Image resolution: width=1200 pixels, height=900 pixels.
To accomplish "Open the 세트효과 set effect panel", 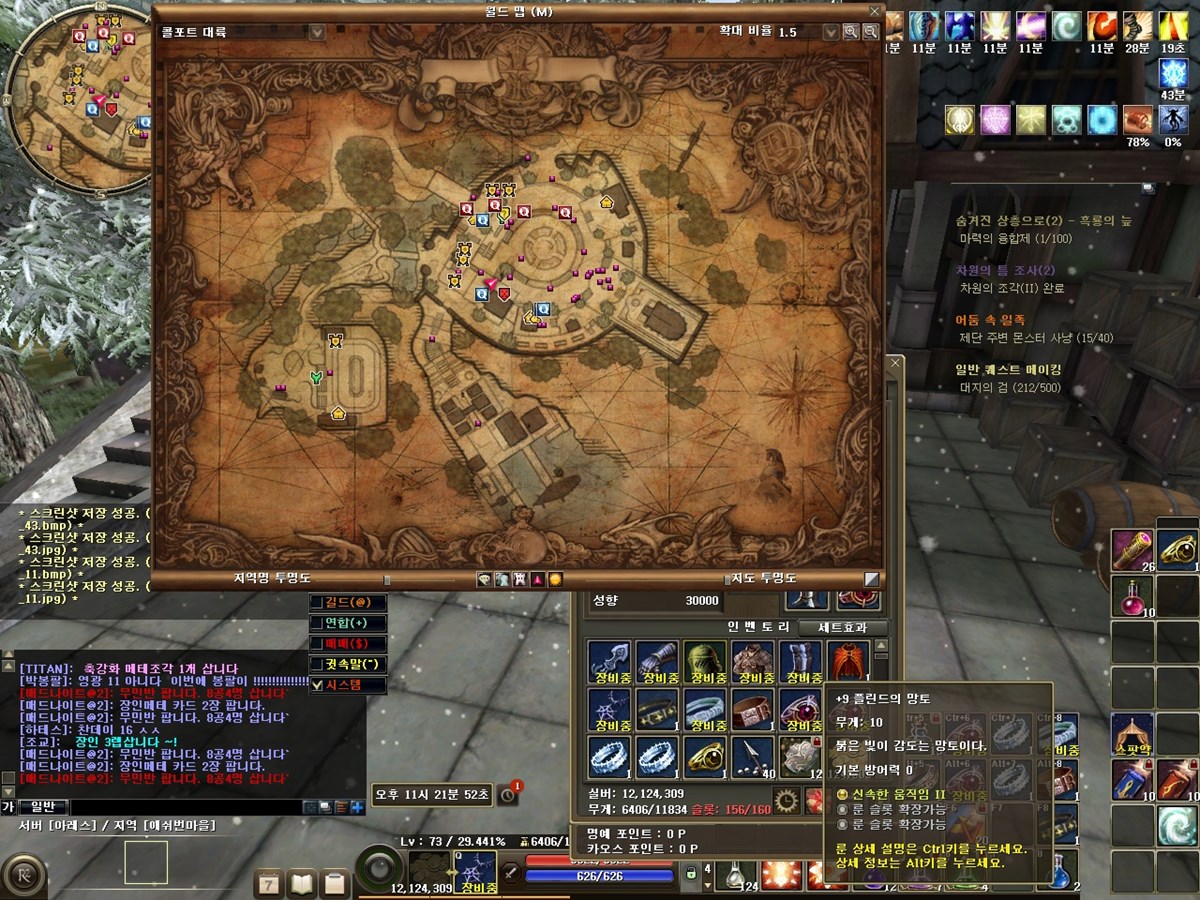I will [x=852, y=628].
